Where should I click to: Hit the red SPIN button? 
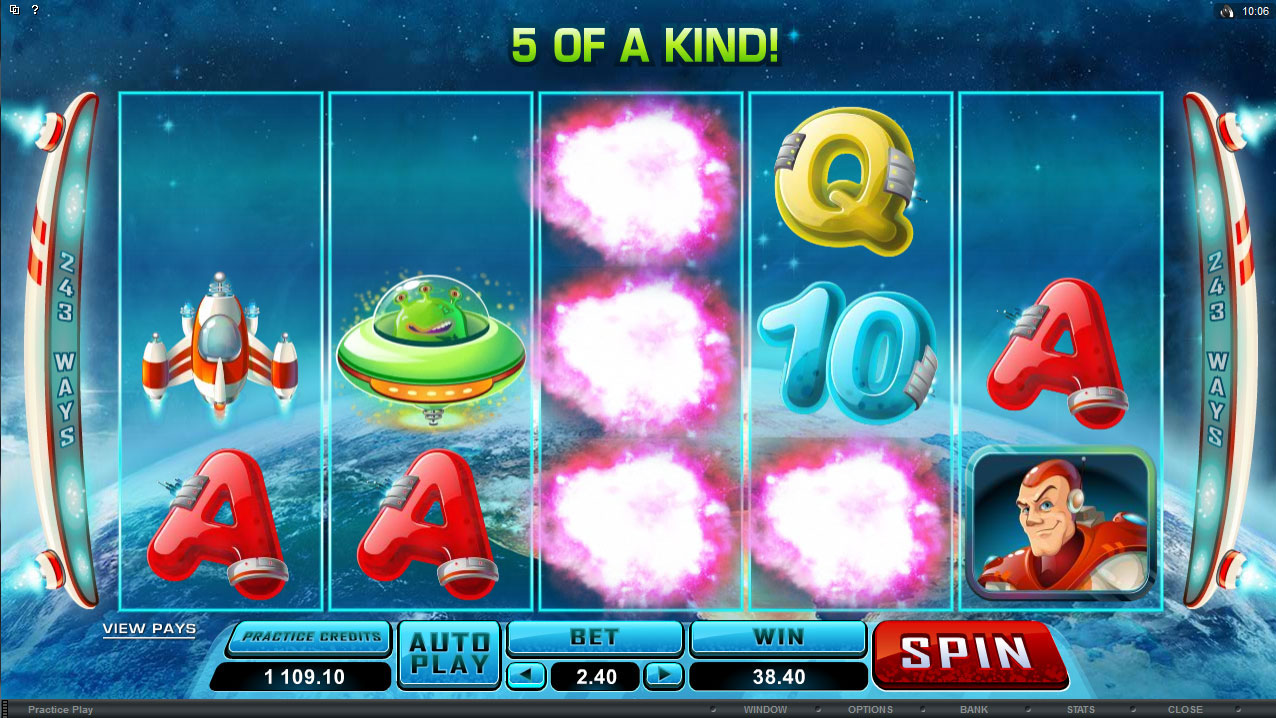(x=968, y=654)
